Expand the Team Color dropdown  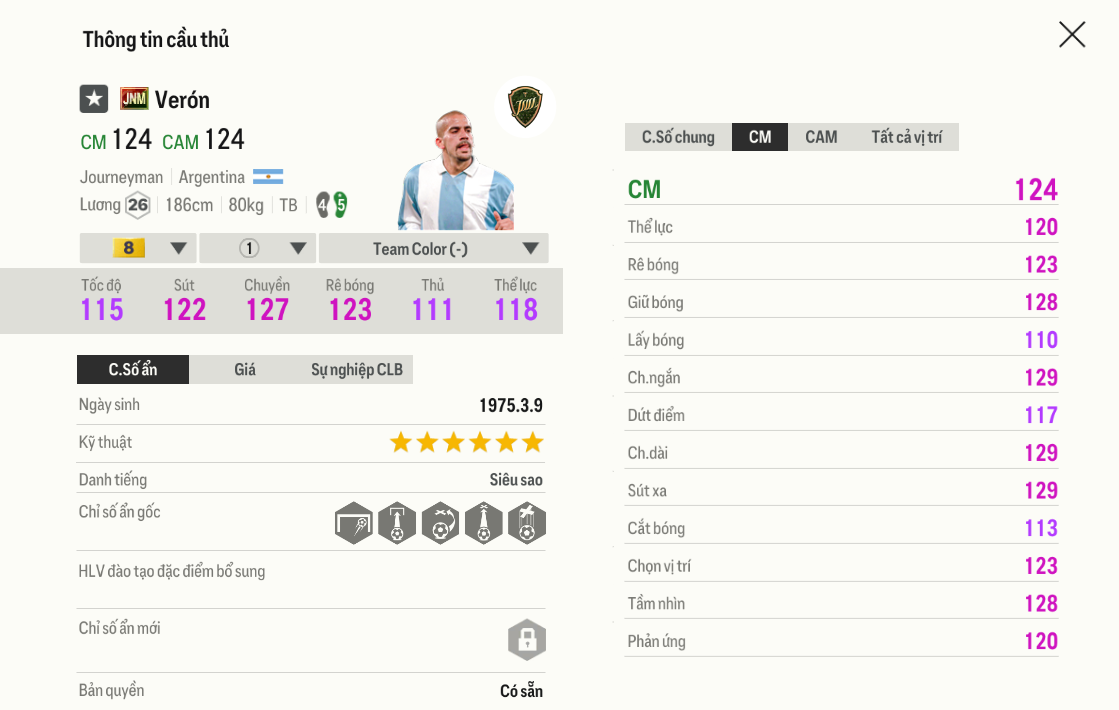[433, 248]
